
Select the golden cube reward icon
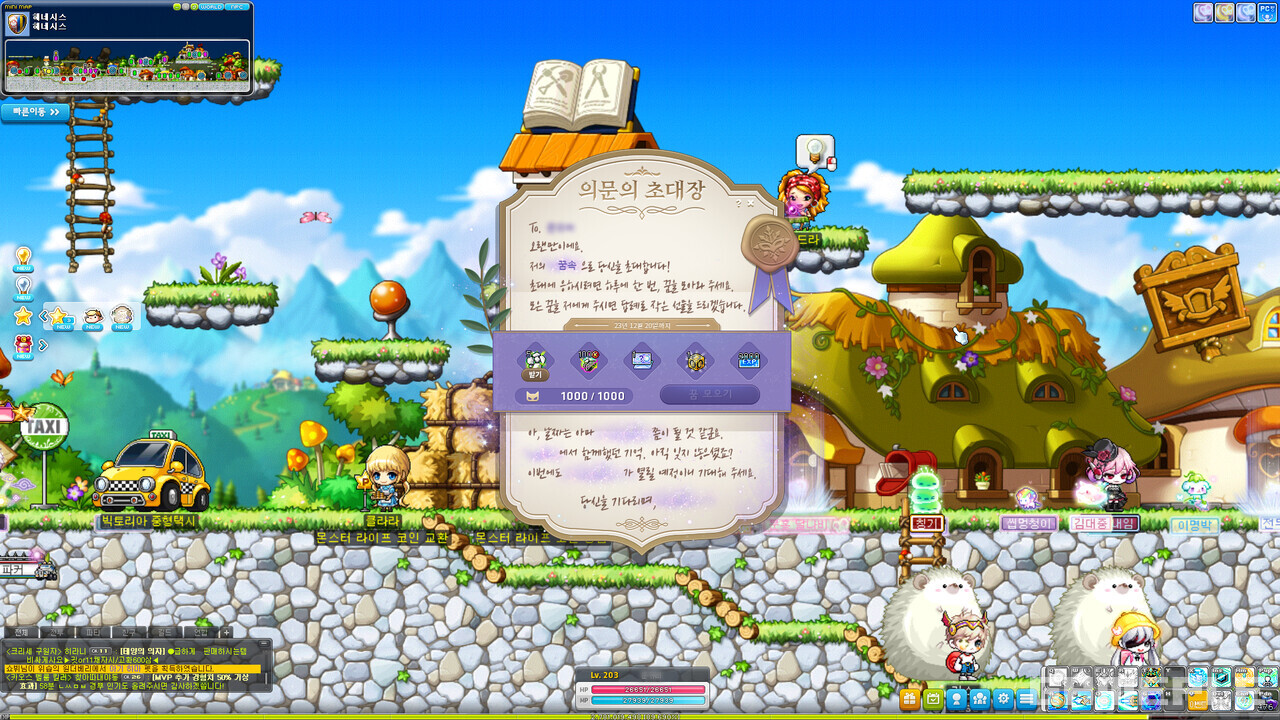(x=695, y=361)
